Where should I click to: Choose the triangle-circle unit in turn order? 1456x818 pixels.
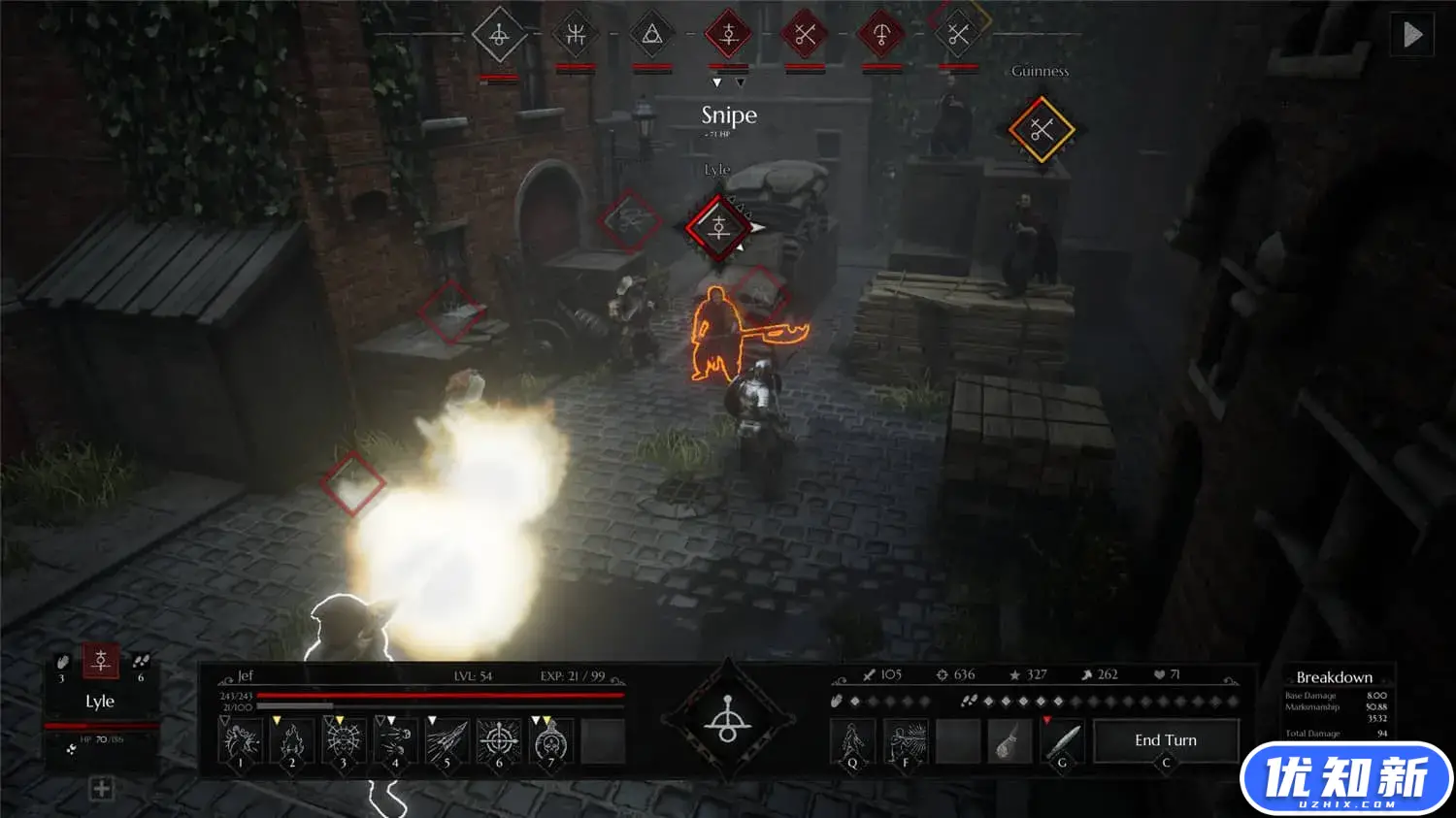pyautogui.click(x=652, y=36)
